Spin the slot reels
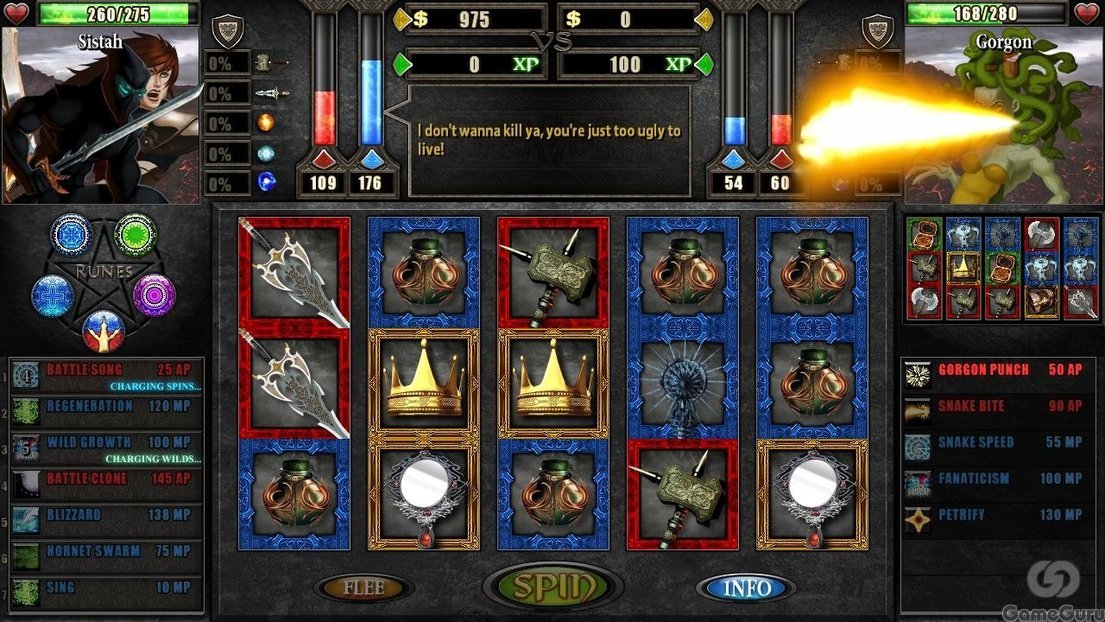 [x=553, y=587]
